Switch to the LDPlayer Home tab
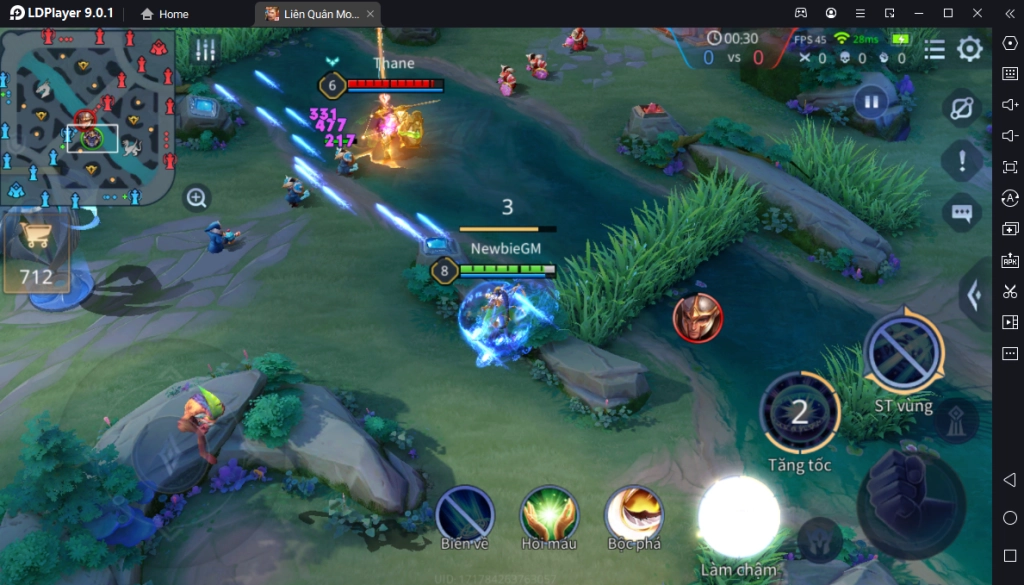 coord(164,14)
